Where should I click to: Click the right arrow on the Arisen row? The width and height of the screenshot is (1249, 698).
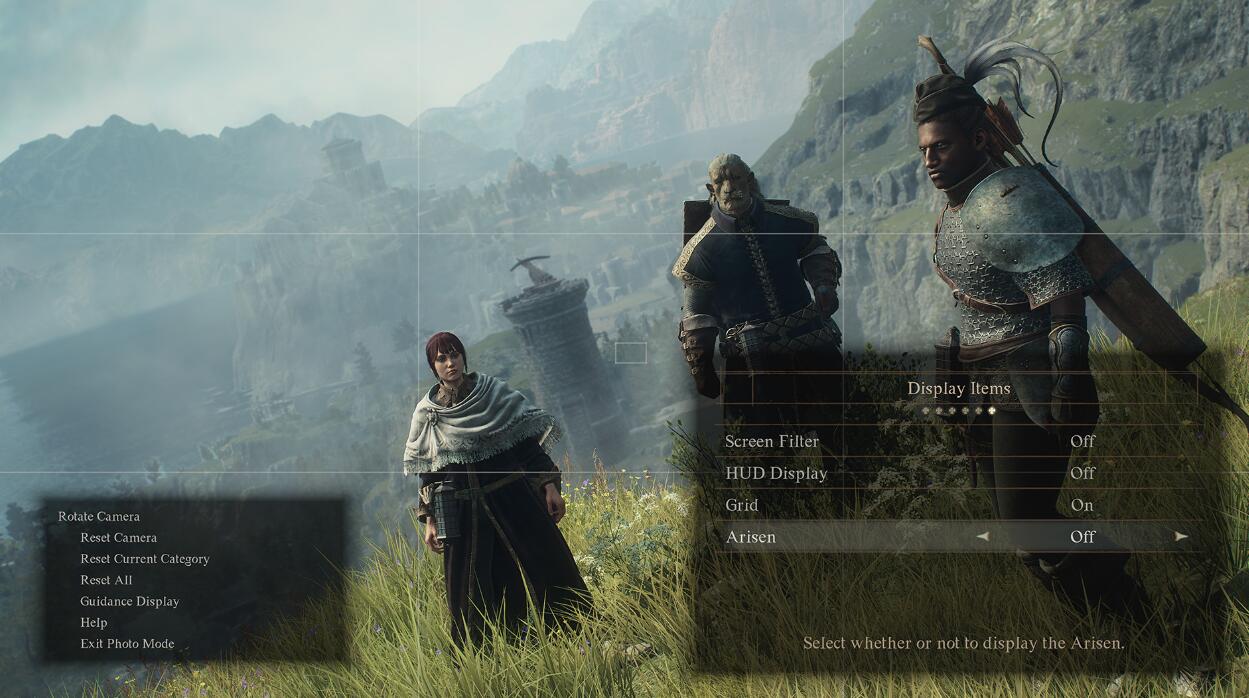1181,537
